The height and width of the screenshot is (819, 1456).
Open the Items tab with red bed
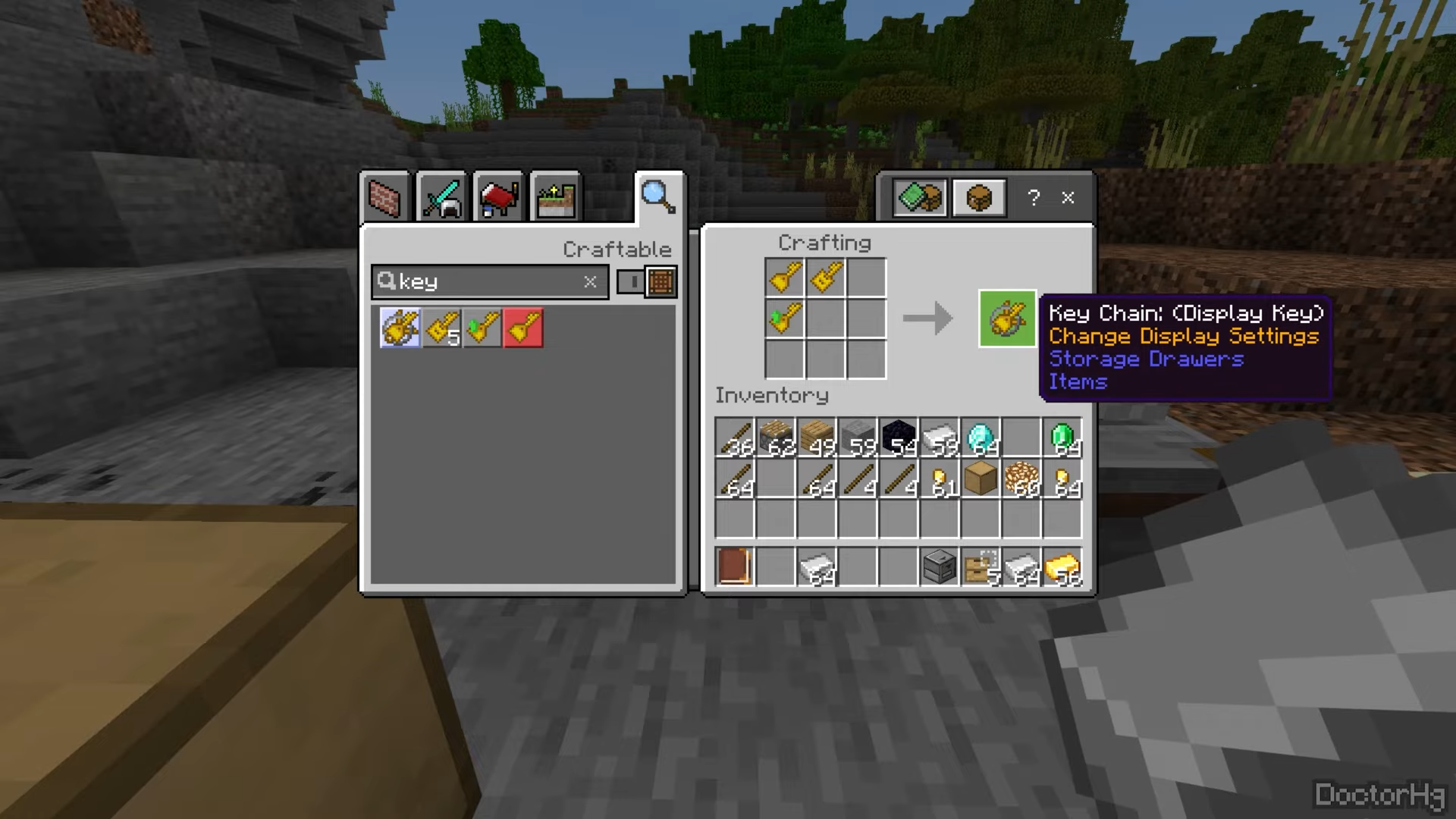[x=498, y=199]
